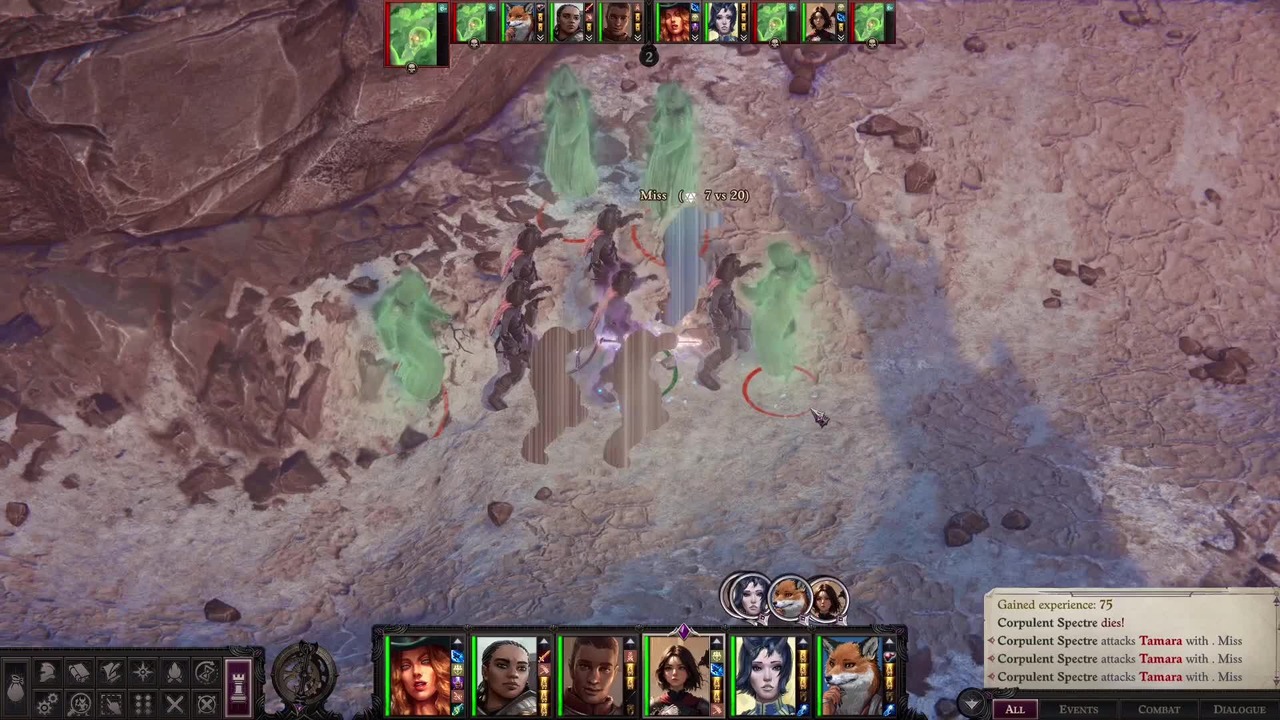Collapse the combat log with the arrow button

pos(970,704)
